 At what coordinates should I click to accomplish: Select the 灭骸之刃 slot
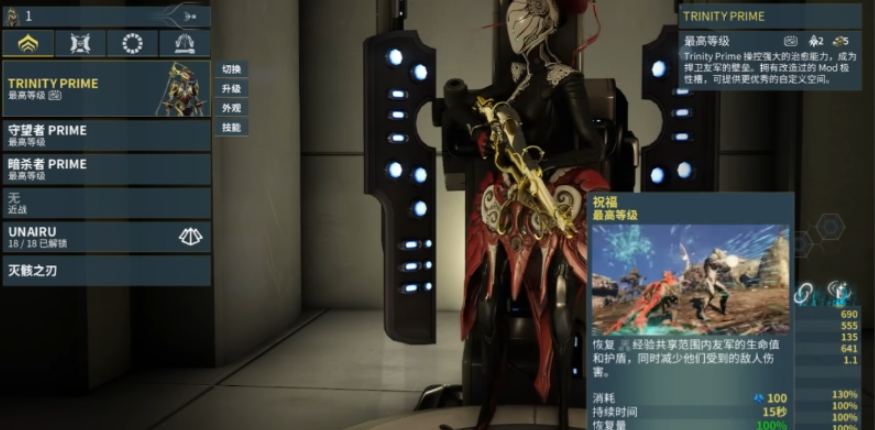tap(106, 270)
